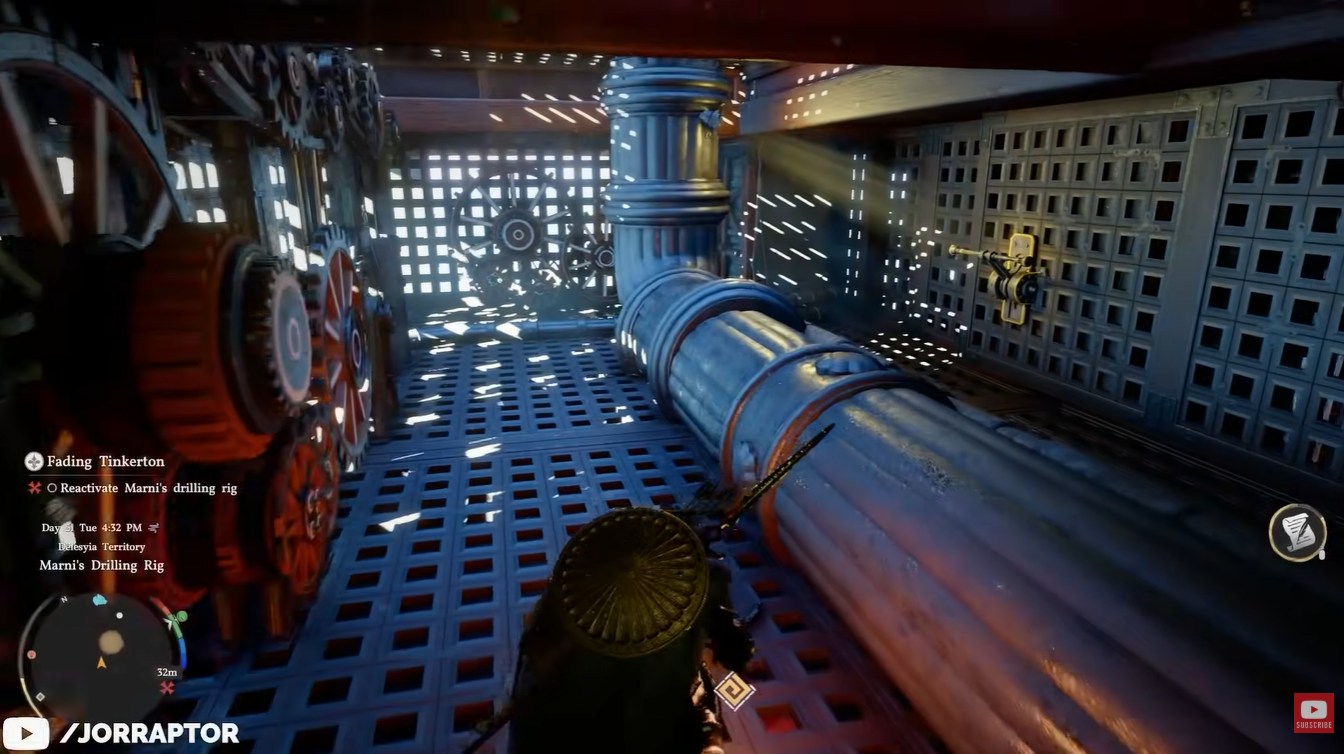Viewport: 1344px width, 754px height.
Task: Toggle the objective completion circle
Action: coord(53,488)
